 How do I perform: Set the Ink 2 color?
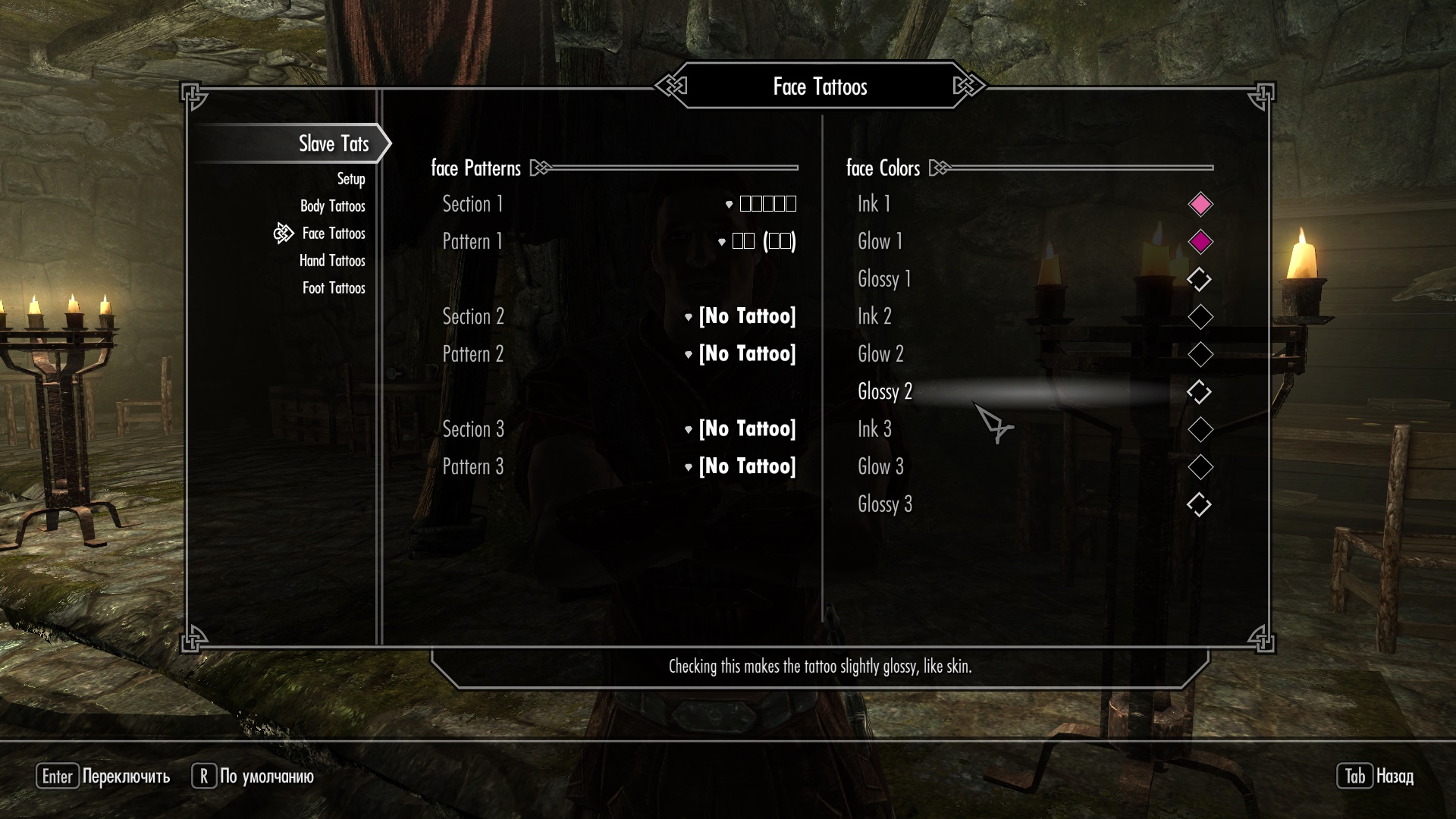(1200, 317)
